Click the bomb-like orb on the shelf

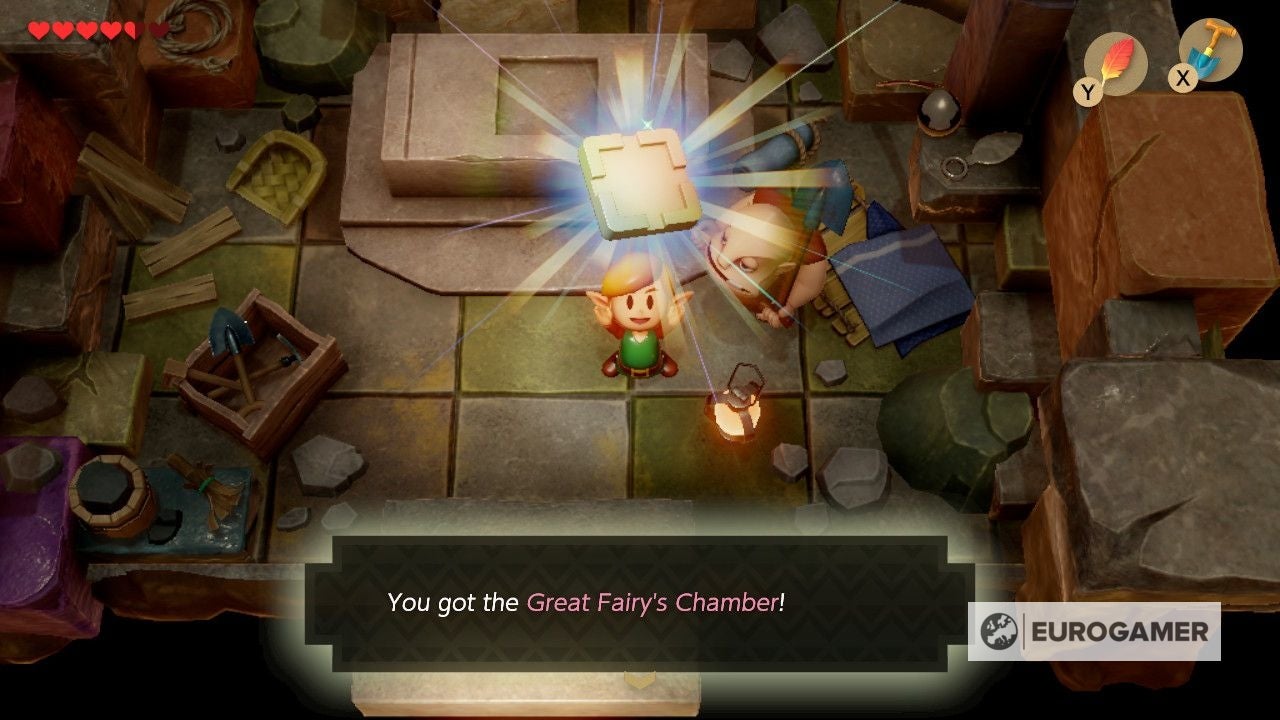coord(937,110)
